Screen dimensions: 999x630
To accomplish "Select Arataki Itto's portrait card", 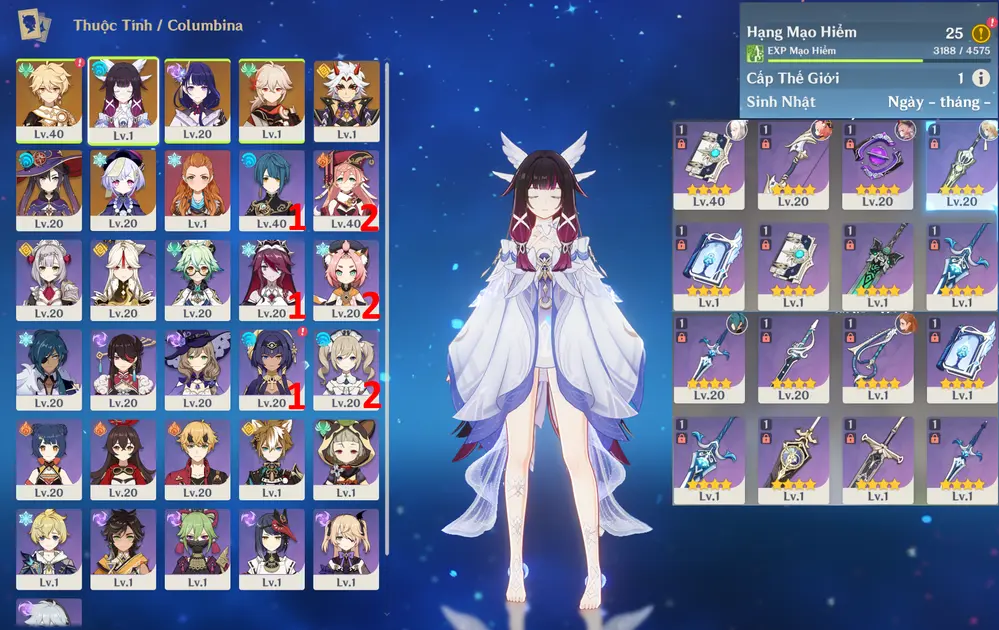I will [346, 93].
